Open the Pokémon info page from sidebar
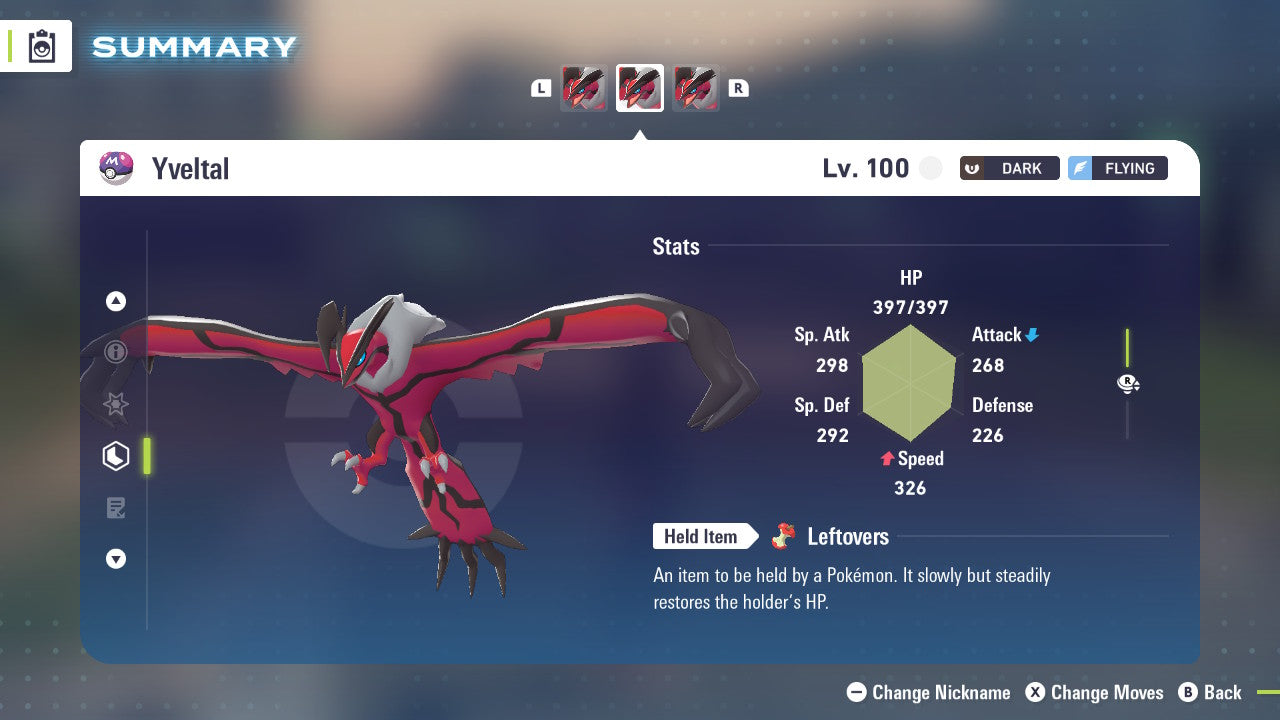The width and height of the screenshot is (1280, 720). [116, 352]
